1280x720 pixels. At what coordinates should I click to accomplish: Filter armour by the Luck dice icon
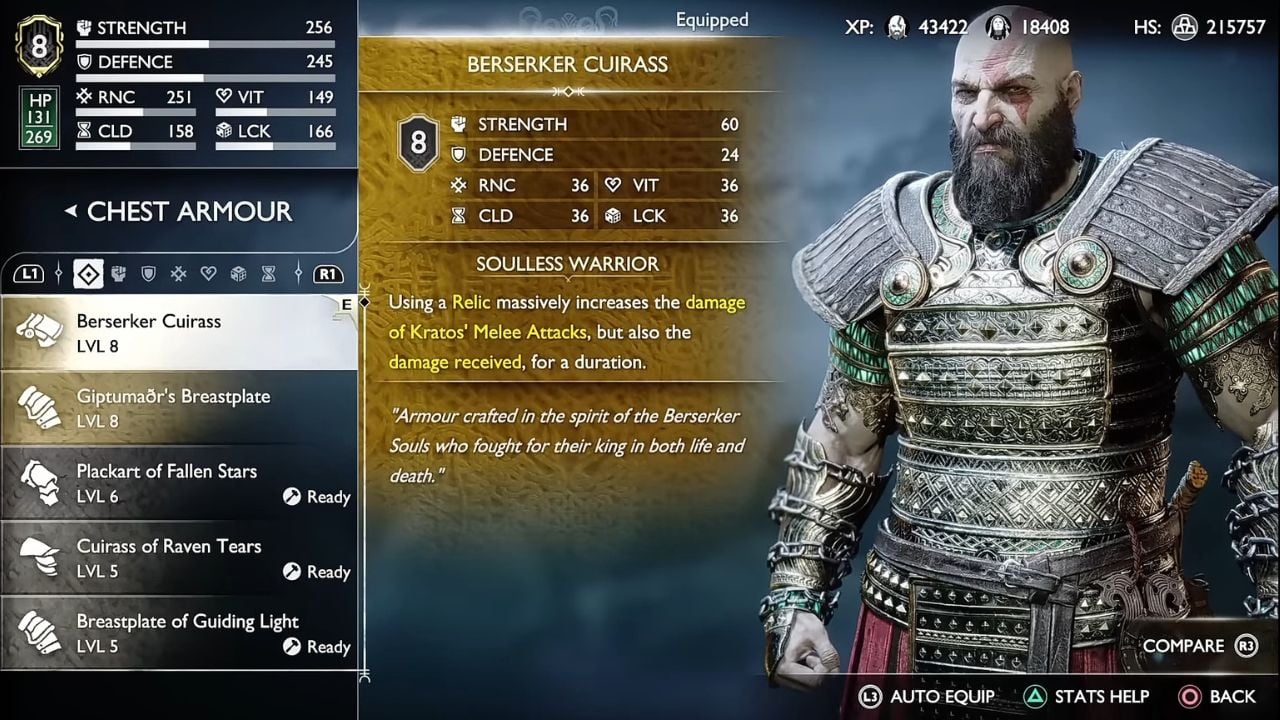tap(238, 273)
